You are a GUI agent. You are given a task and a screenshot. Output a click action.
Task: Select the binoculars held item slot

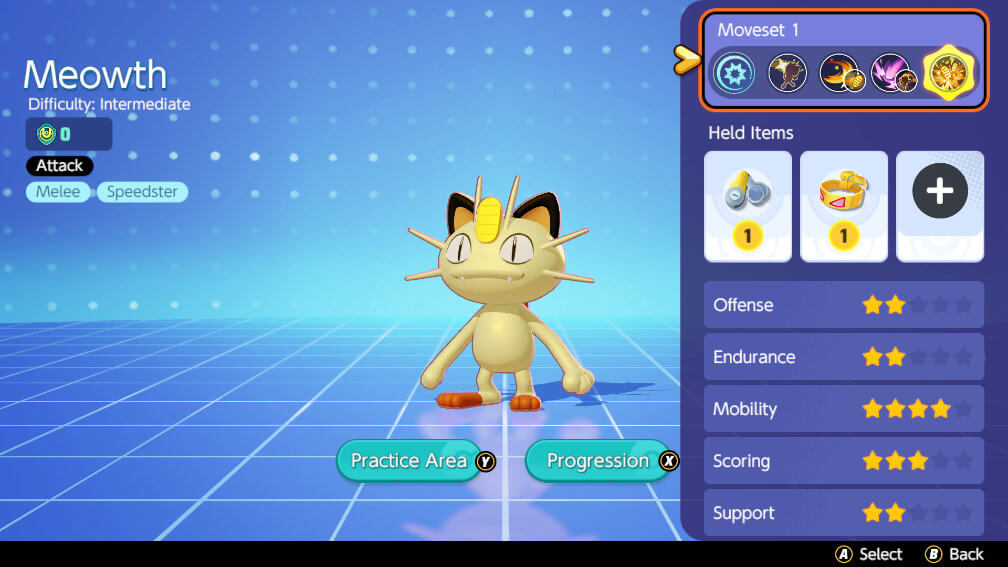747,206
